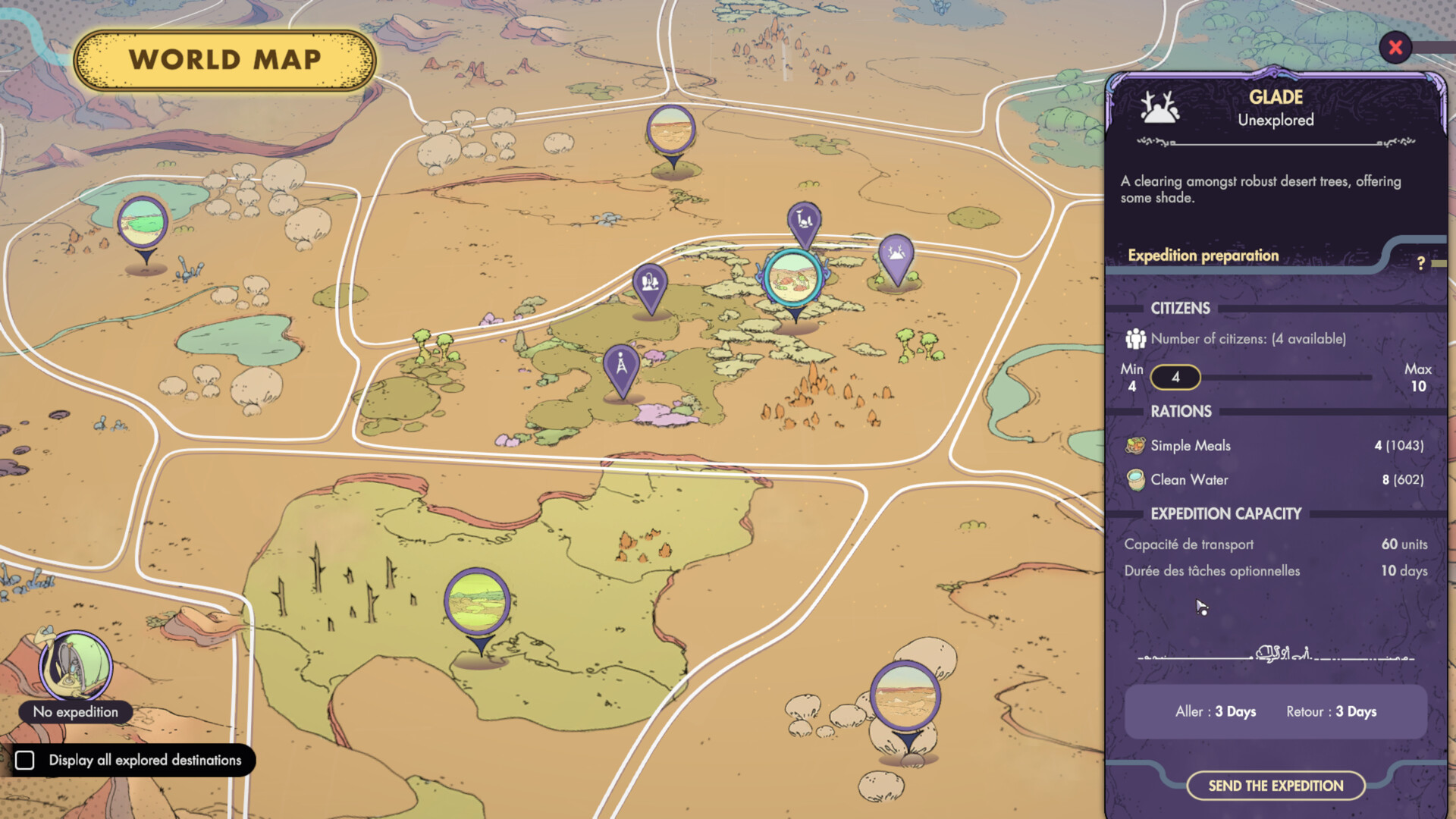Select the Expedition preparation tab

(1203, 256)
